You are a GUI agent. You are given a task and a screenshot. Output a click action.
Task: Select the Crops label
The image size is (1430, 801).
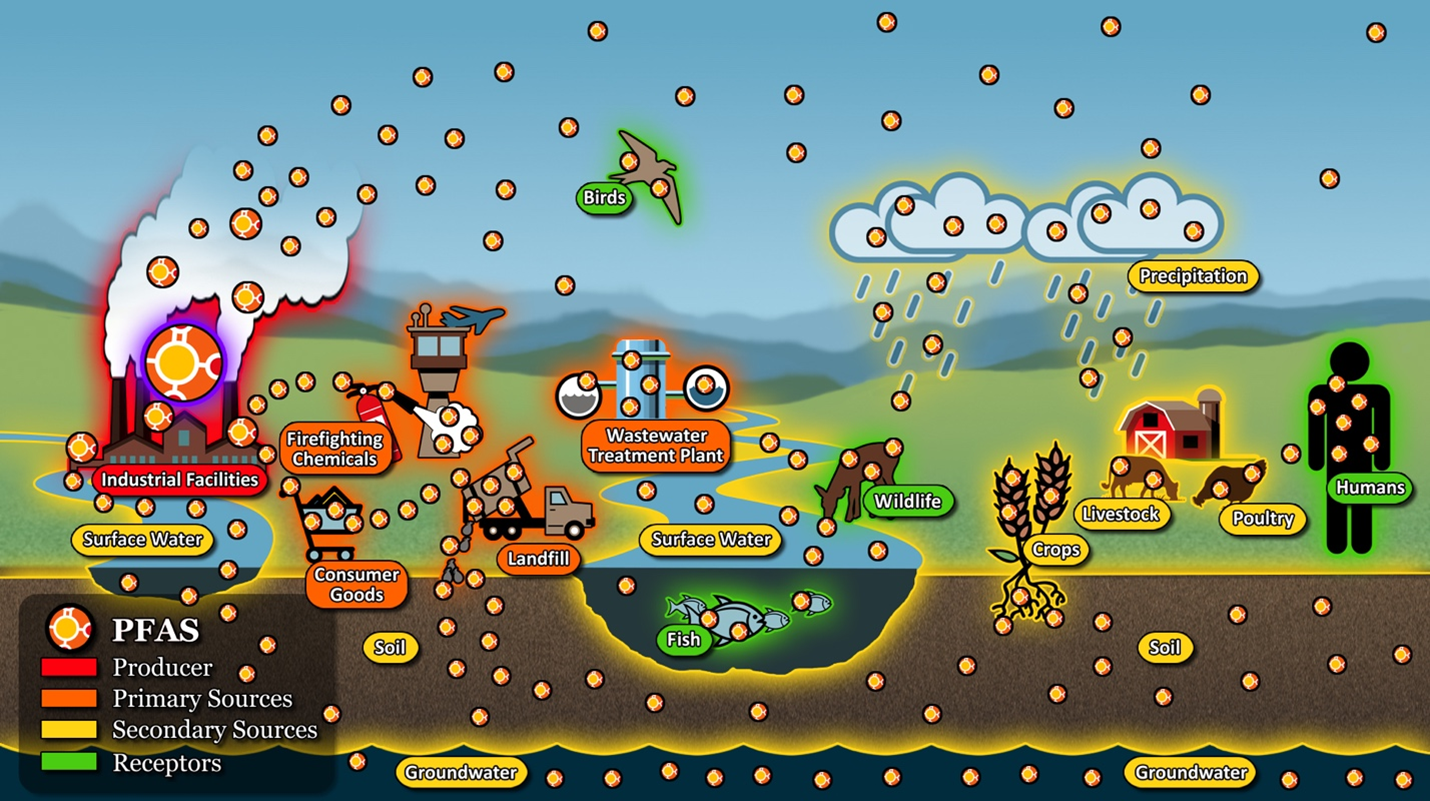(x=1056, y=549)
